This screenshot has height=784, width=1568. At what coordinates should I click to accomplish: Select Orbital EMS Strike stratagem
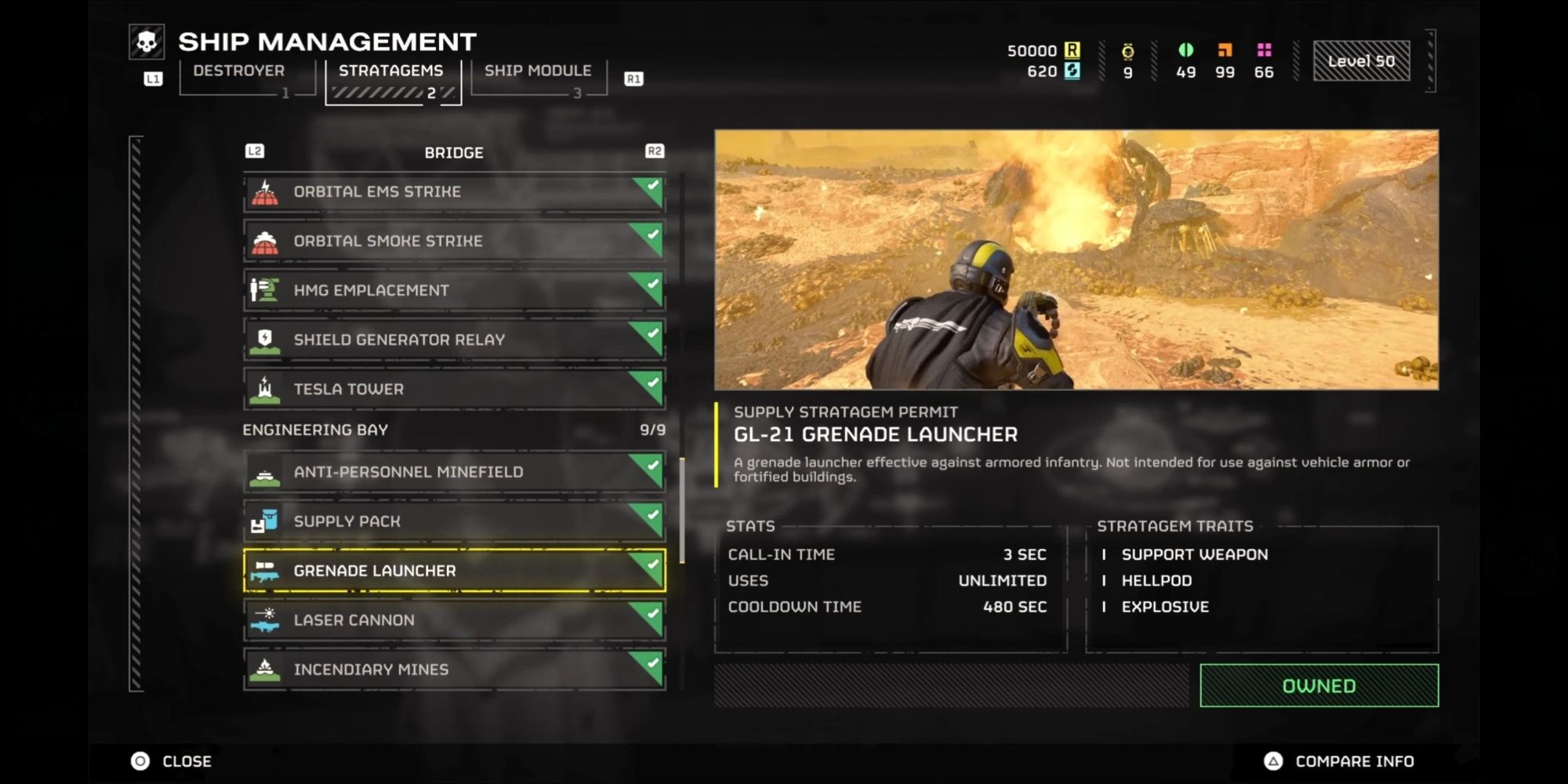click(454, 192)
